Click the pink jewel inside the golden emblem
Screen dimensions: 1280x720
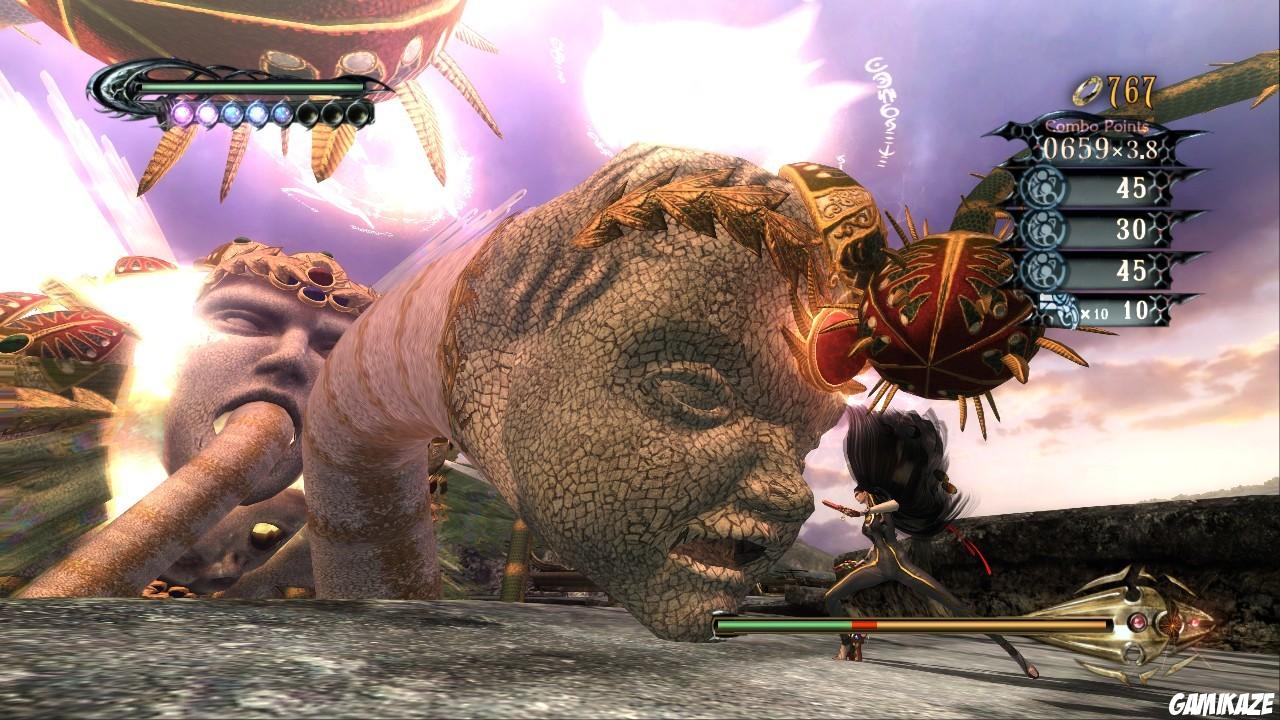tap(1137, 621)
